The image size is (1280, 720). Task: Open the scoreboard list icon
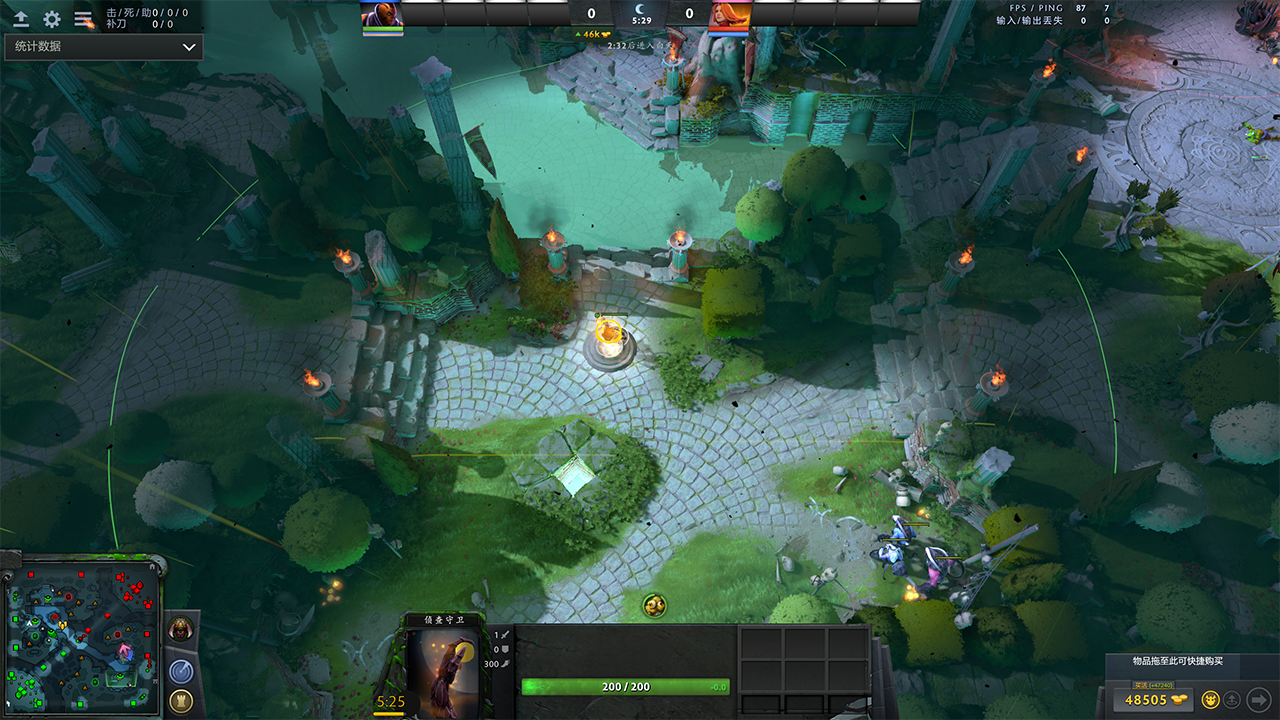coord(83,19)
